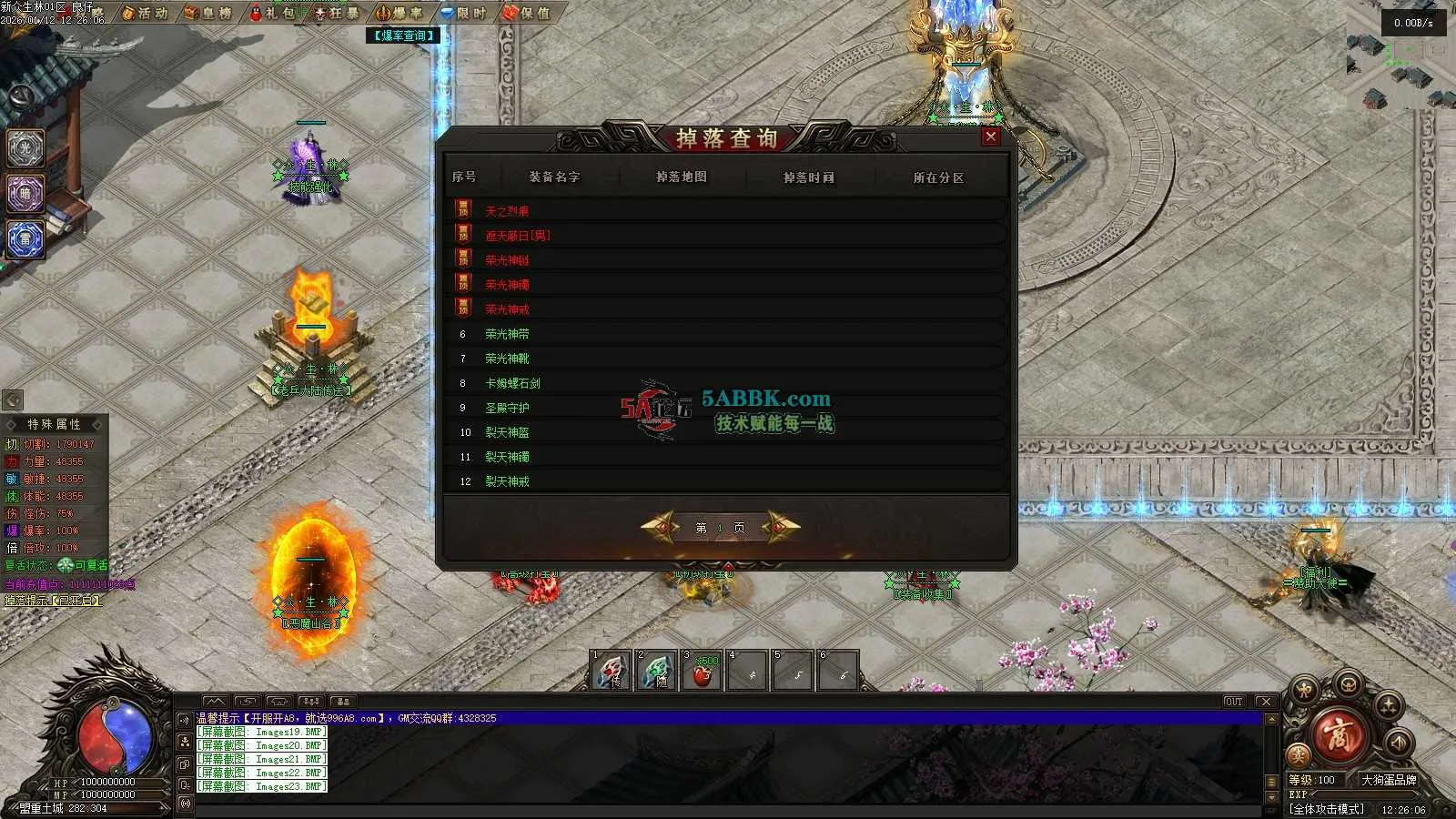1456x819 pixels.
Task: Use the 传 teleport stone in hotbar
Action: (x=612, y=672)
